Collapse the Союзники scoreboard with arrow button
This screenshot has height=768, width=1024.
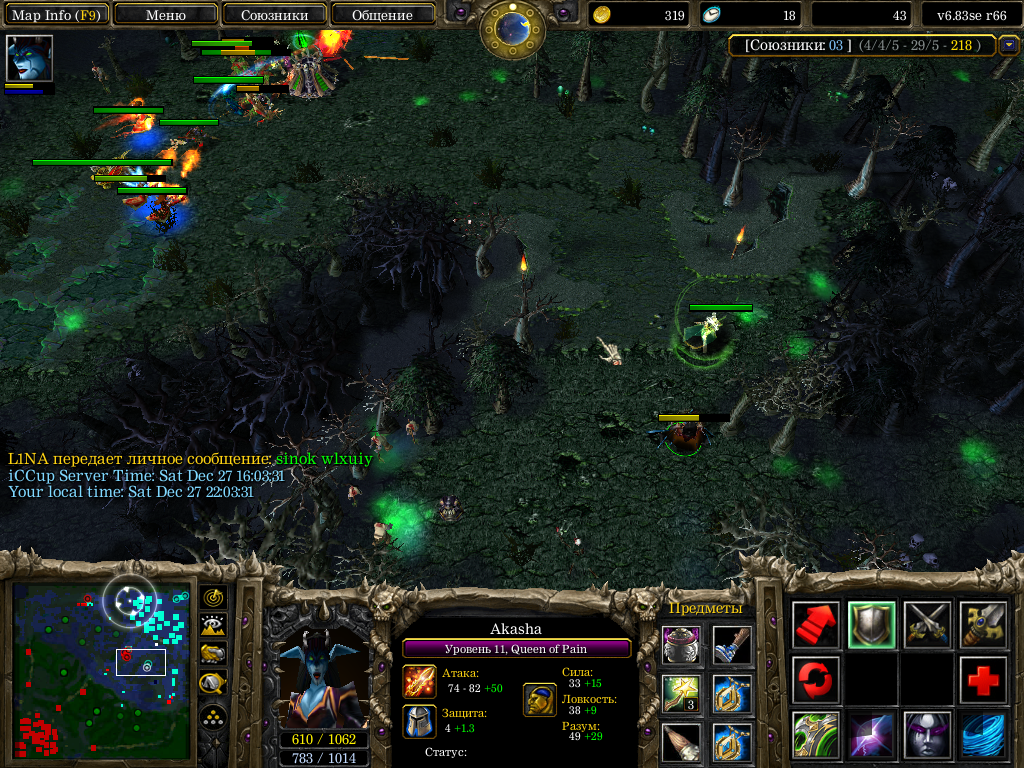click(x=1009, y=45)
